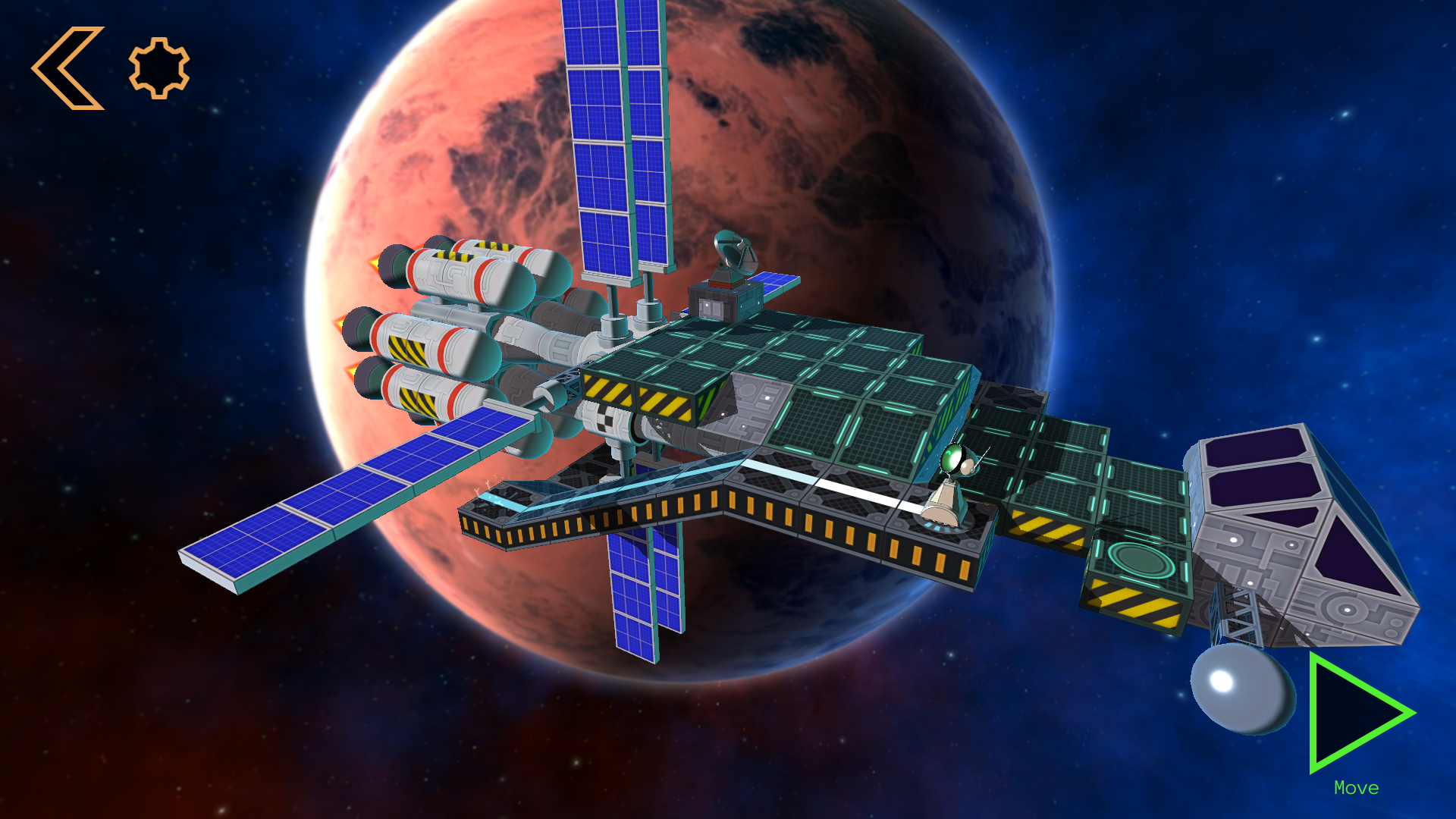Click the back arrow to exit level
The width and height of the screenshot is (1456, 819).
tap(68, 67)
